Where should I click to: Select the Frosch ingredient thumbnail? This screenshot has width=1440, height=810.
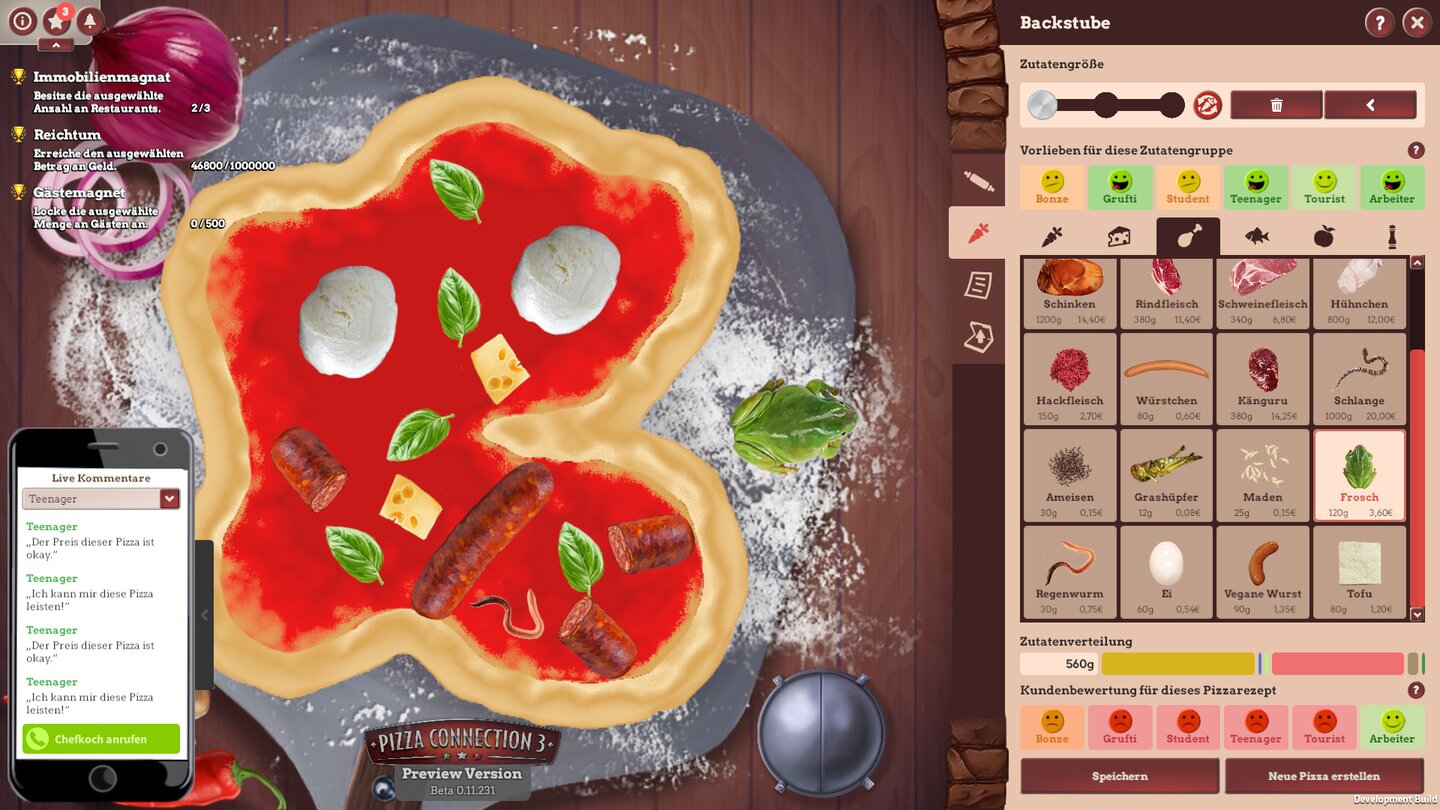click(x=1359, y=475)
